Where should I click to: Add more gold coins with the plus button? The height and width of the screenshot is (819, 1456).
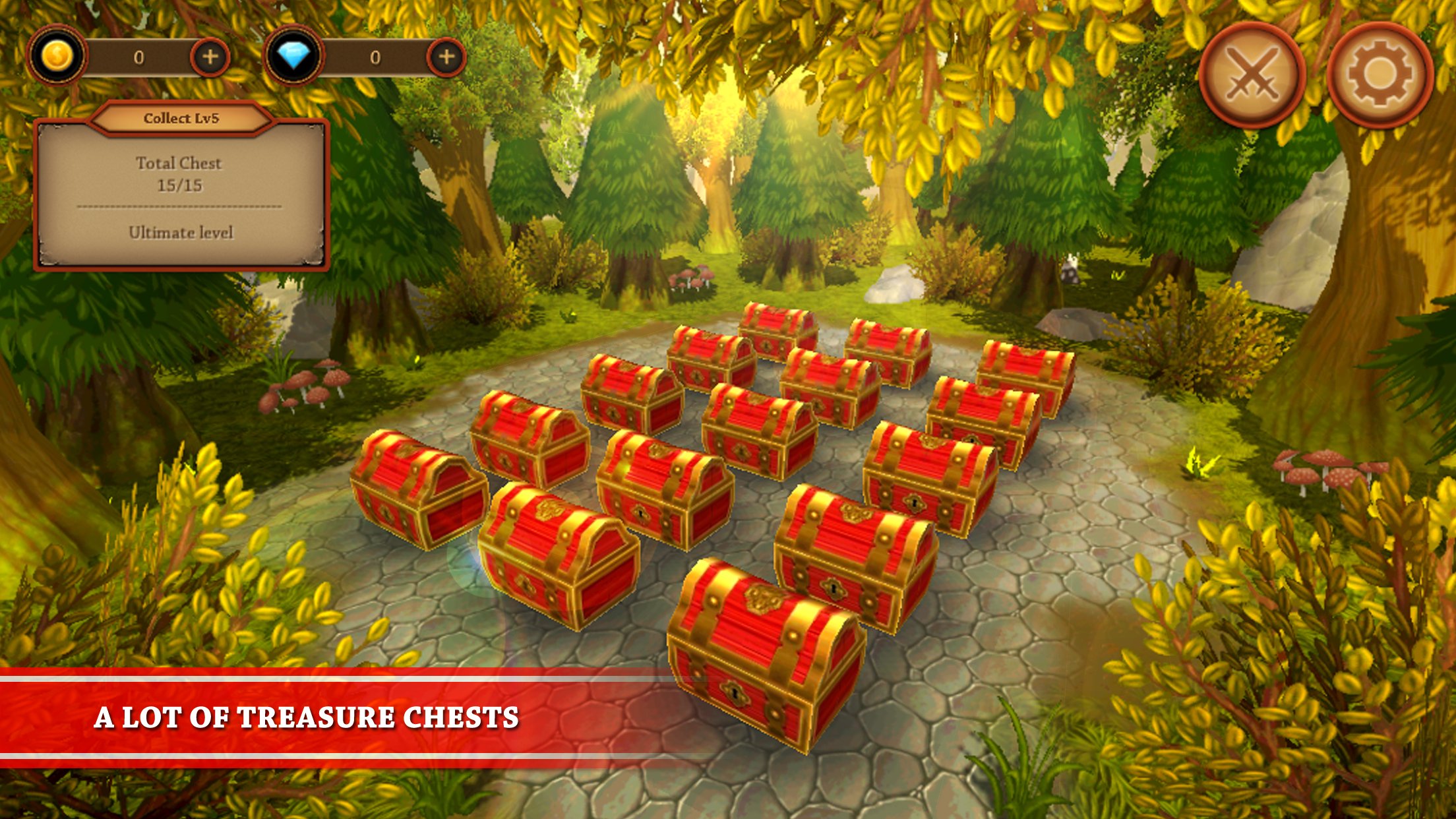coord(210,57)
